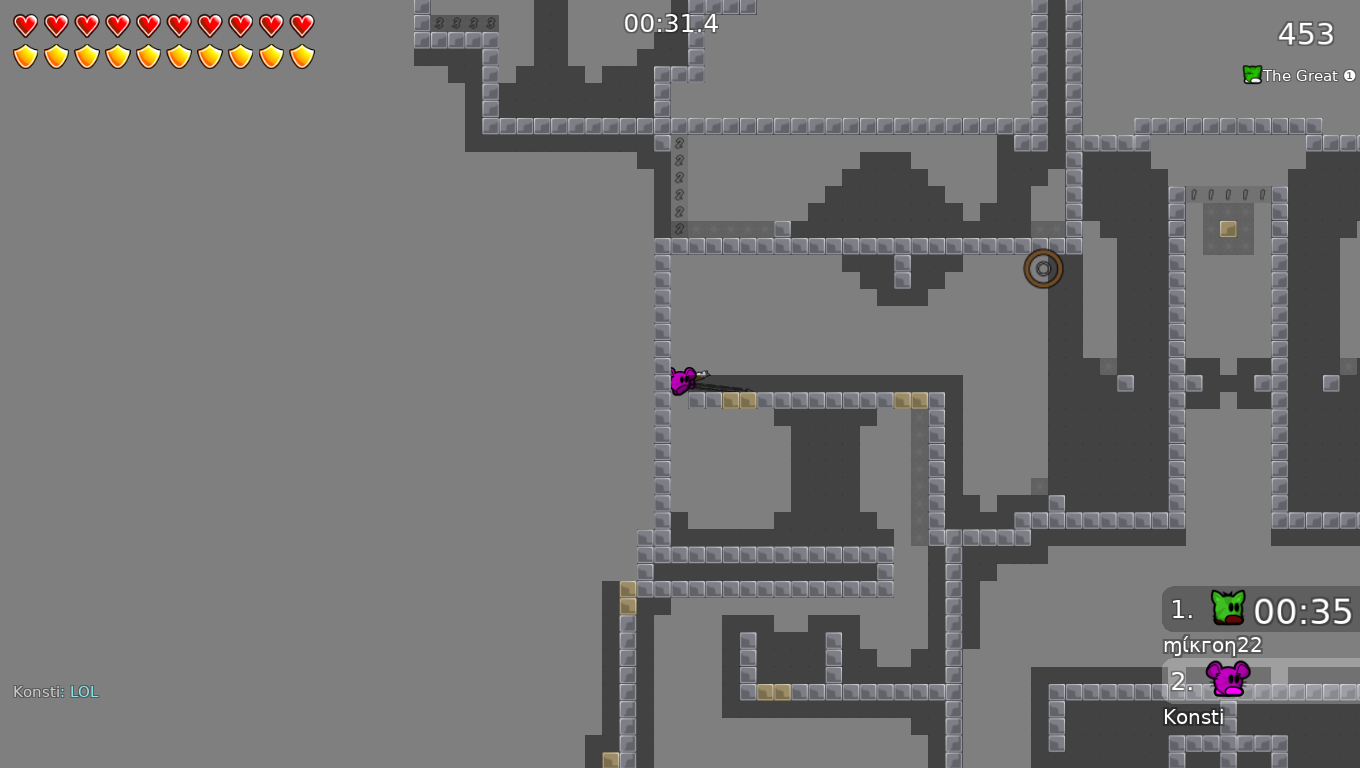Select the purple player character holding the rifle
The image size is (1360, 768).
(x=684, y=380)
